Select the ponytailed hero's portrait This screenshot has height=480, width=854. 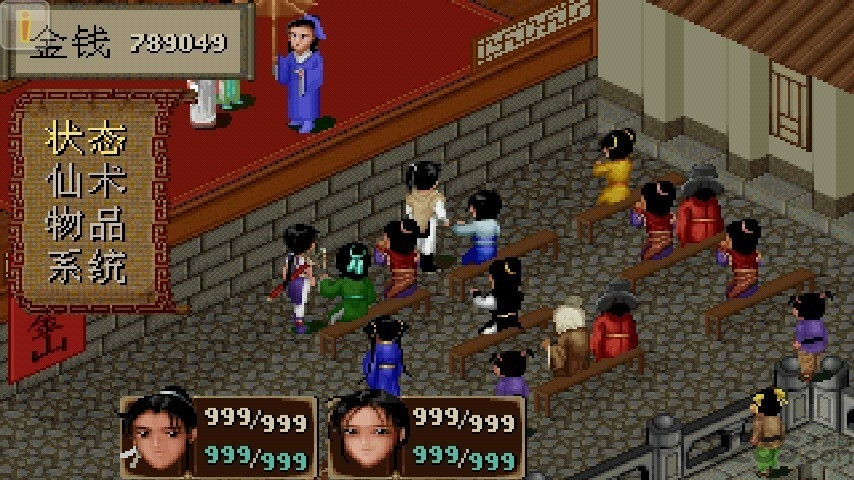tap(160, 435)
